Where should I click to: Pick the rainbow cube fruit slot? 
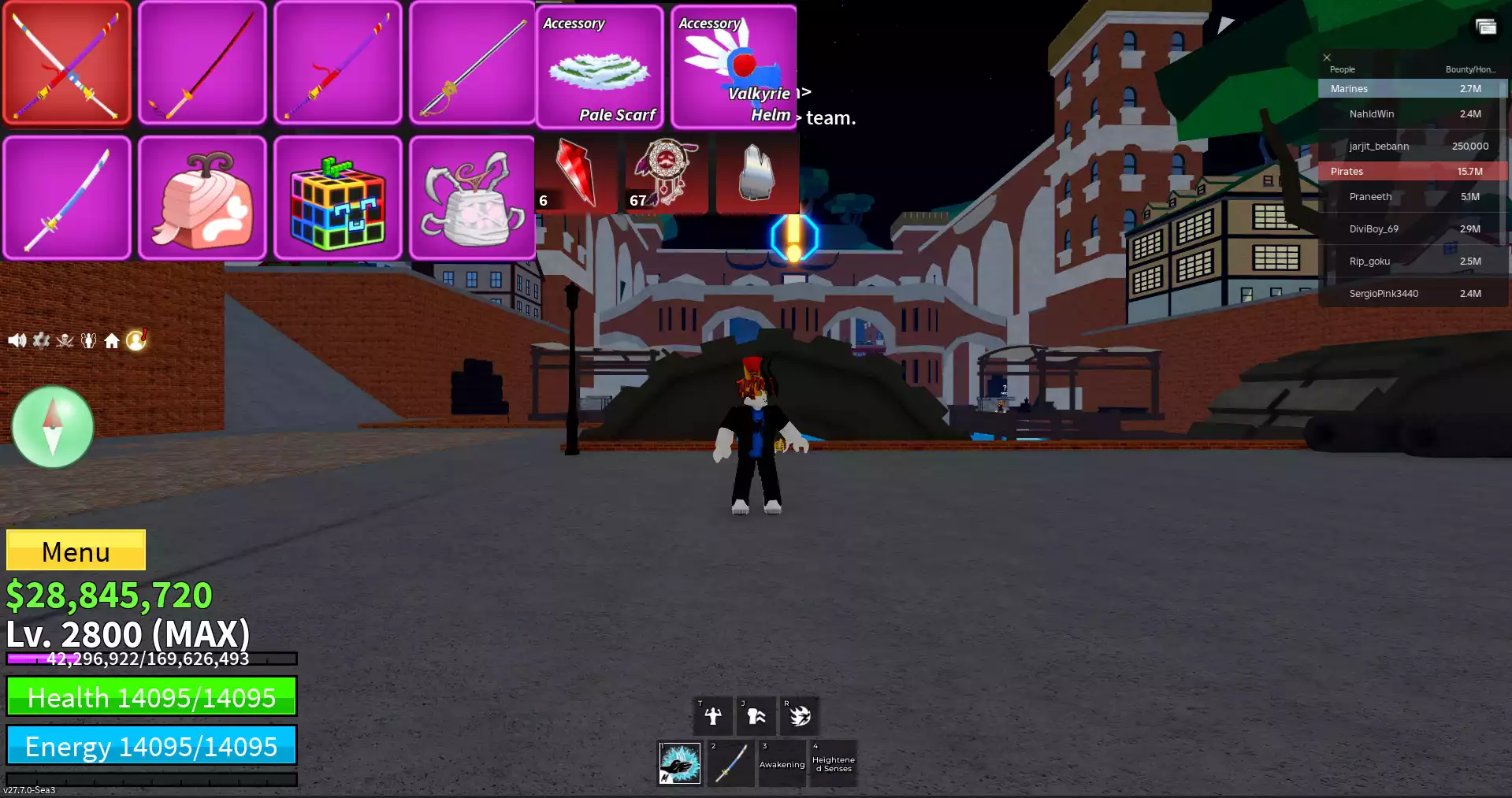click(x=338, y=199)
